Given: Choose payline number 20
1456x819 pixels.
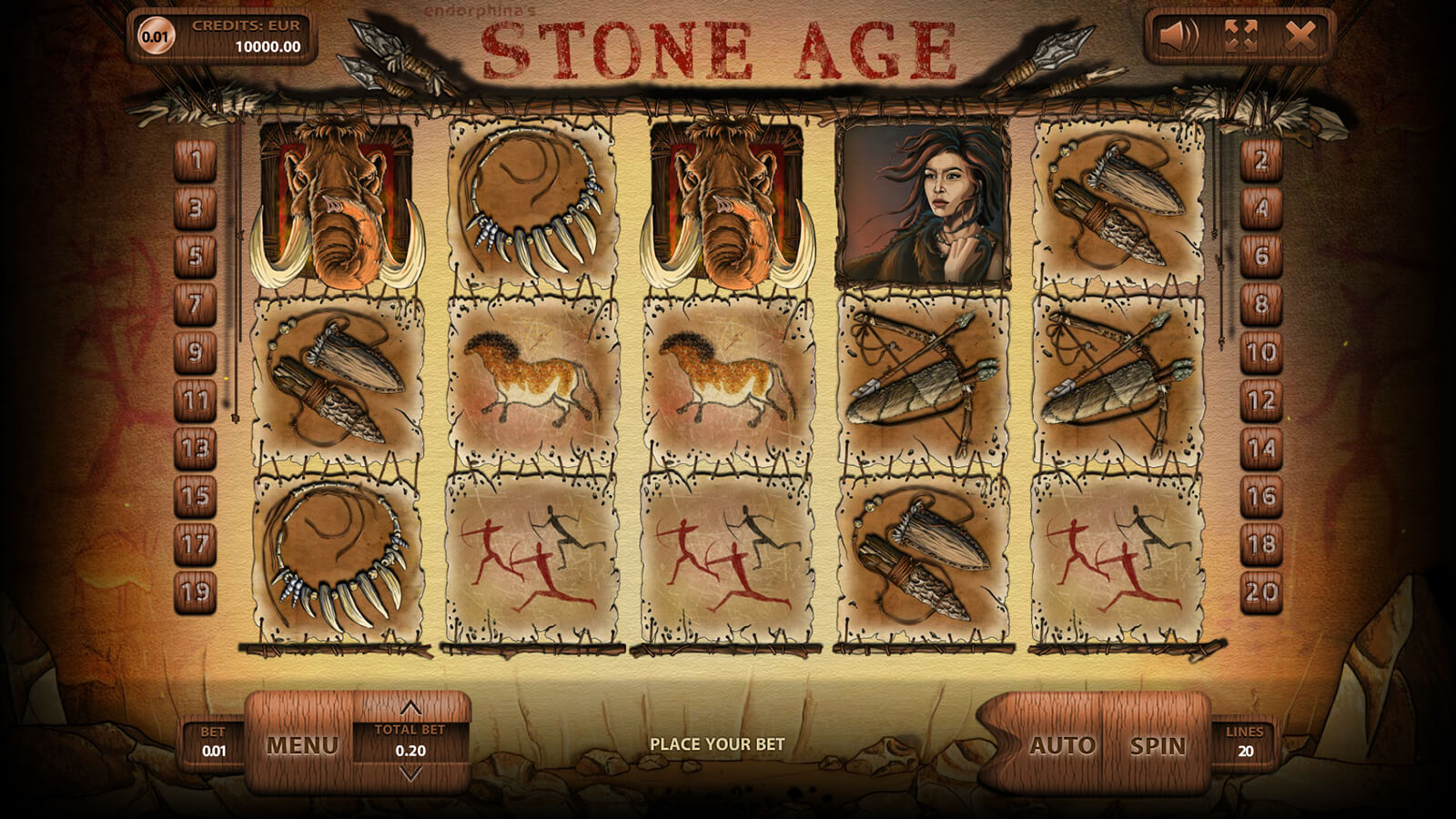Looking at the screenshot, I should 1261,592.
